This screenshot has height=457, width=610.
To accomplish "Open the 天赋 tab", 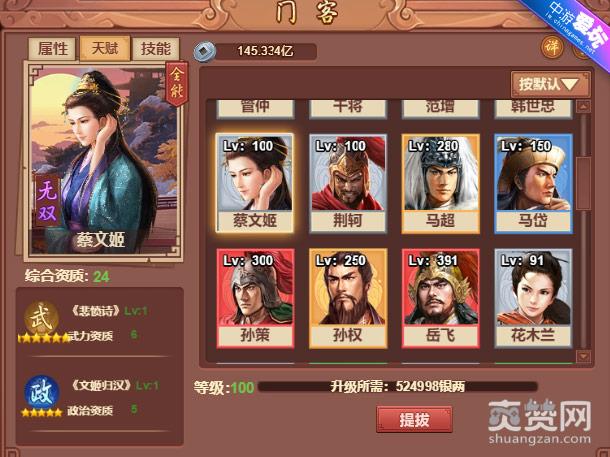I will (104, 49).
